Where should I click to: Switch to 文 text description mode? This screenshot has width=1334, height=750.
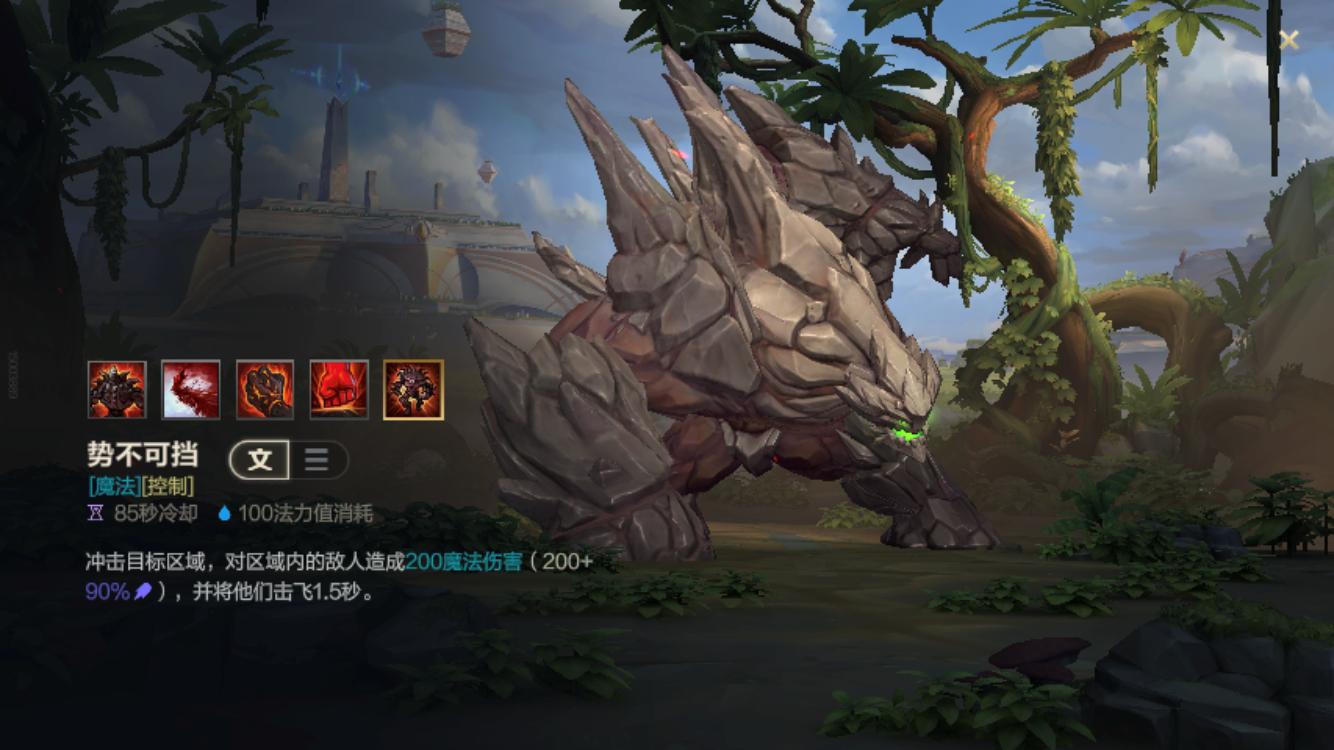[x=258, y=460]
